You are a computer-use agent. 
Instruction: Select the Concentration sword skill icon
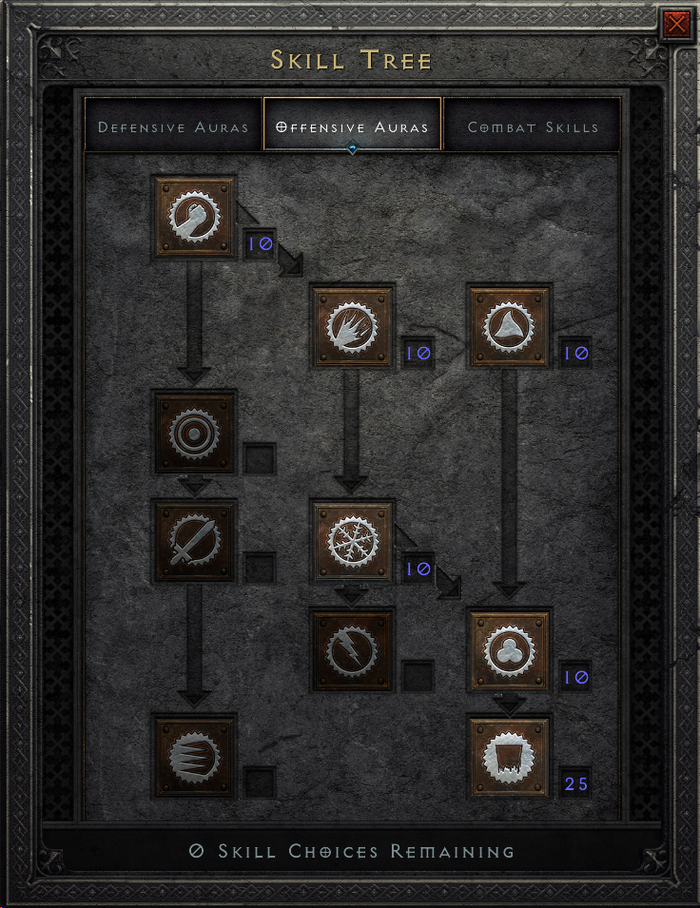coord(194,541)
